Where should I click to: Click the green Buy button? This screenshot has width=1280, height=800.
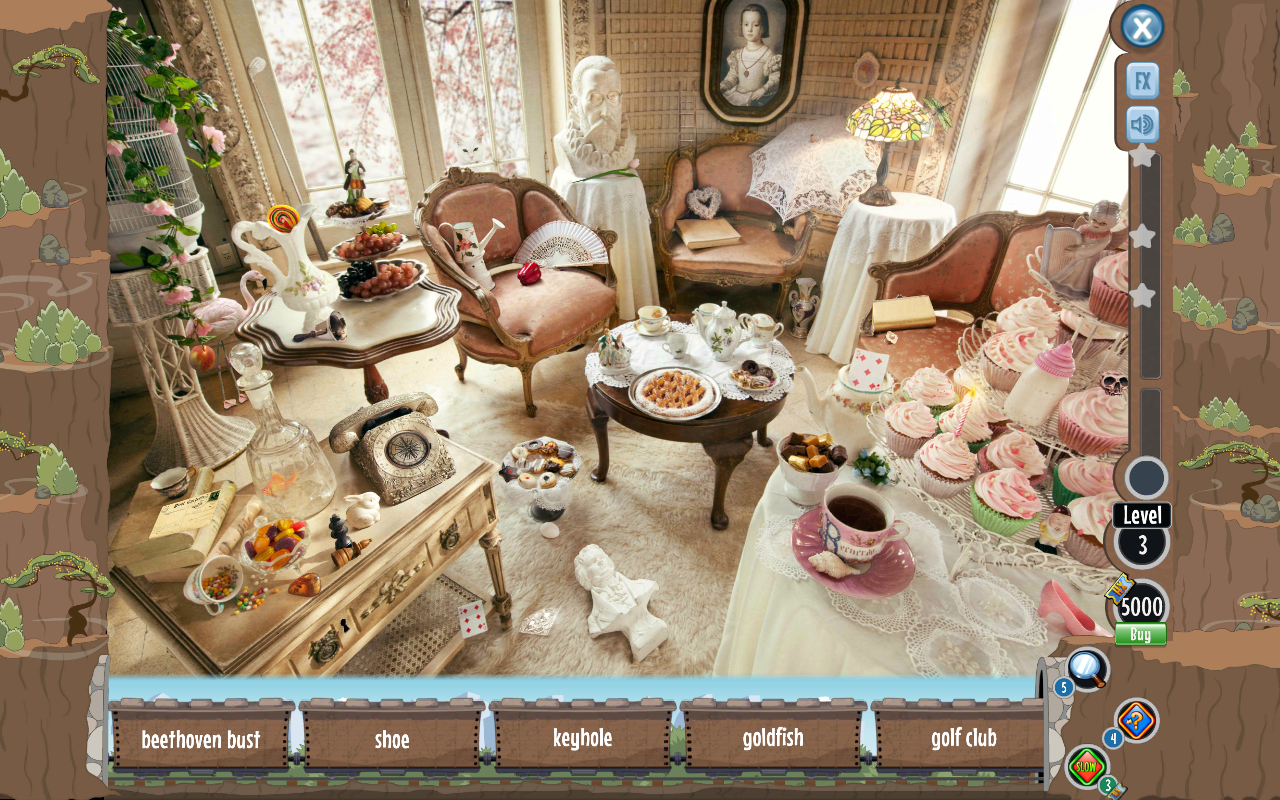coord(1141,634)
